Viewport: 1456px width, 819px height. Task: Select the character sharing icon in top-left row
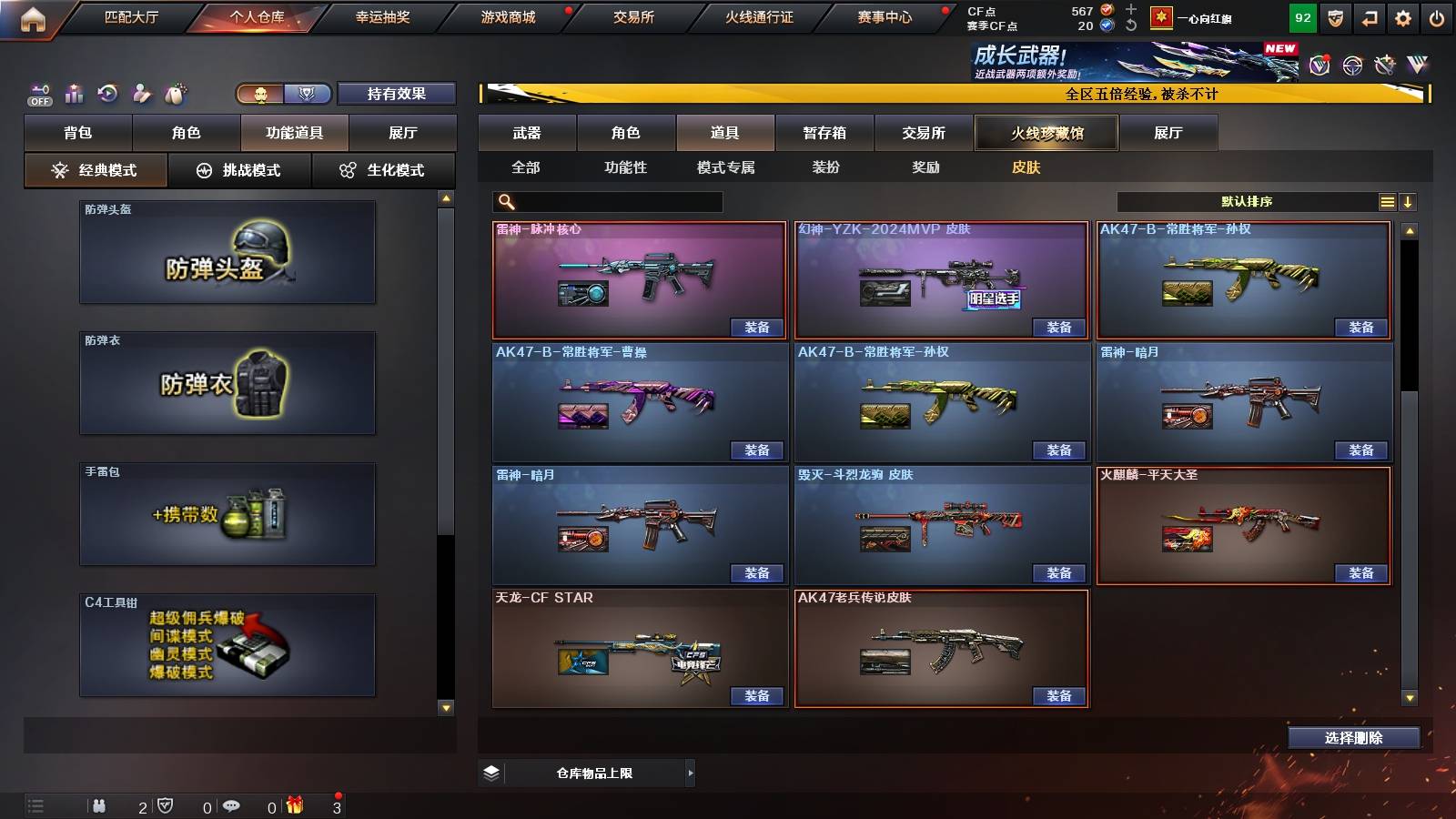pyautogui.click(x=142, y=93)
